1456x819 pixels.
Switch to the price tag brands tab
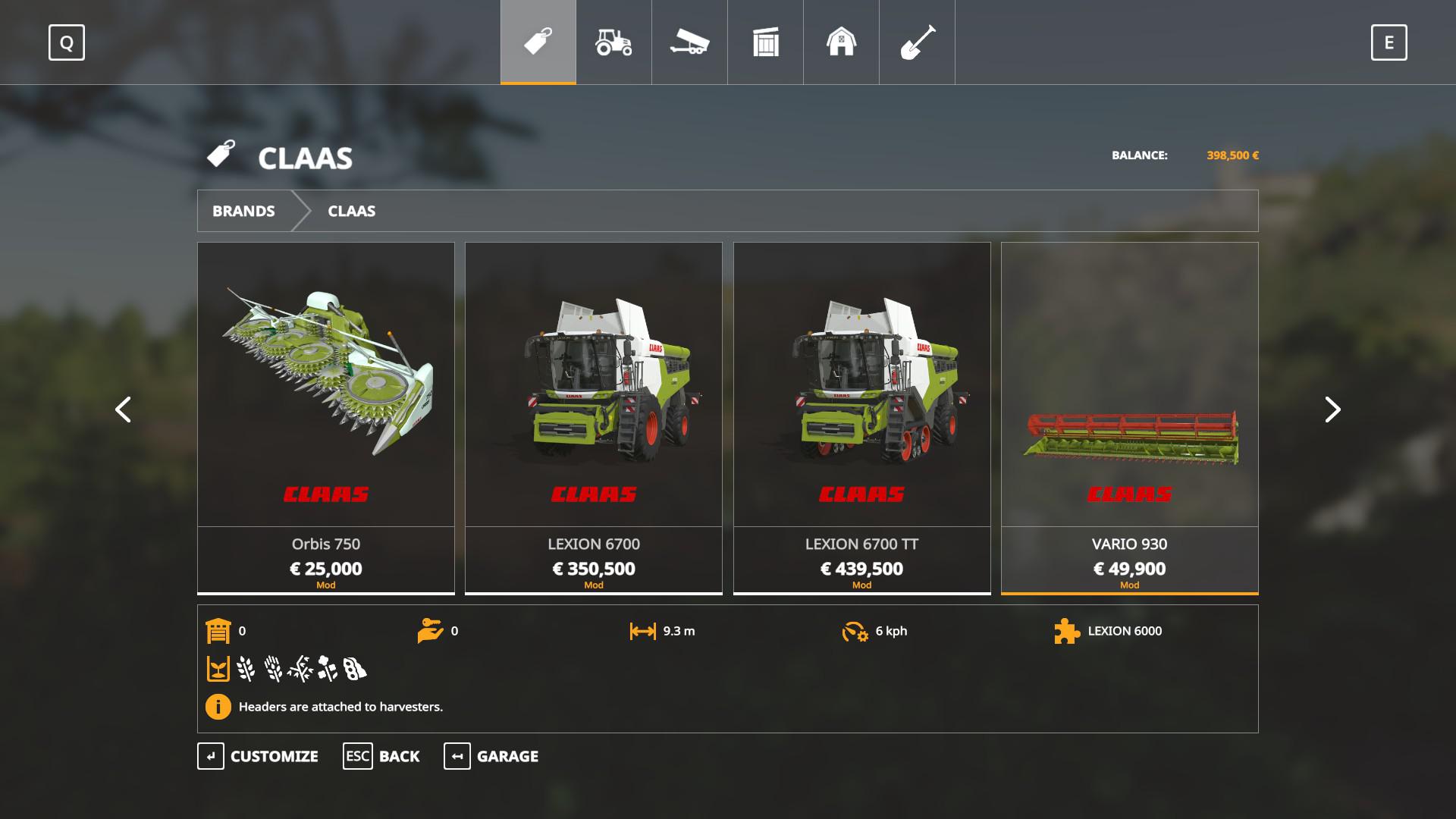[538, 42]
